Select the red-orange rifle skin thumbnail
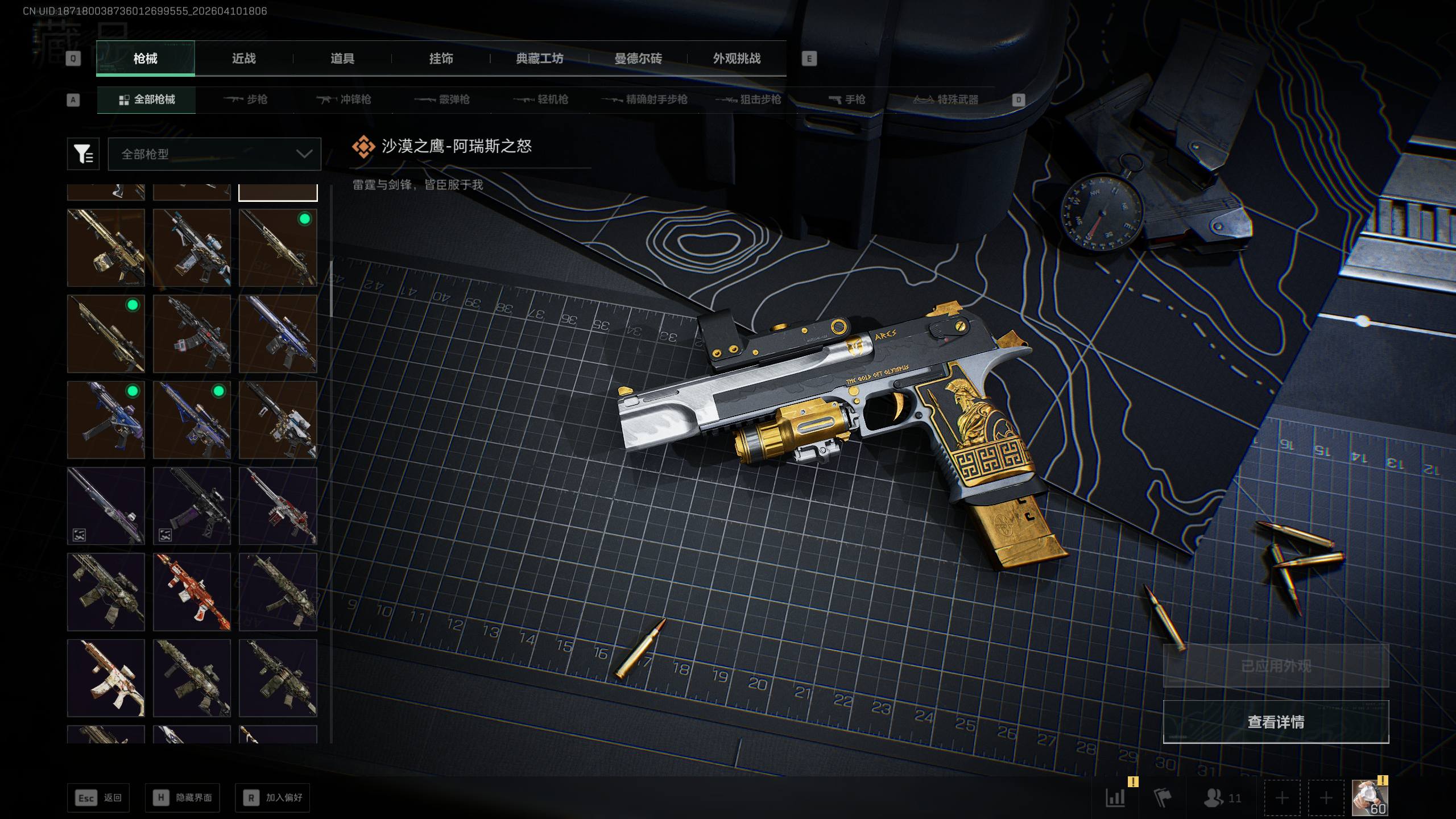 [192, 591]
